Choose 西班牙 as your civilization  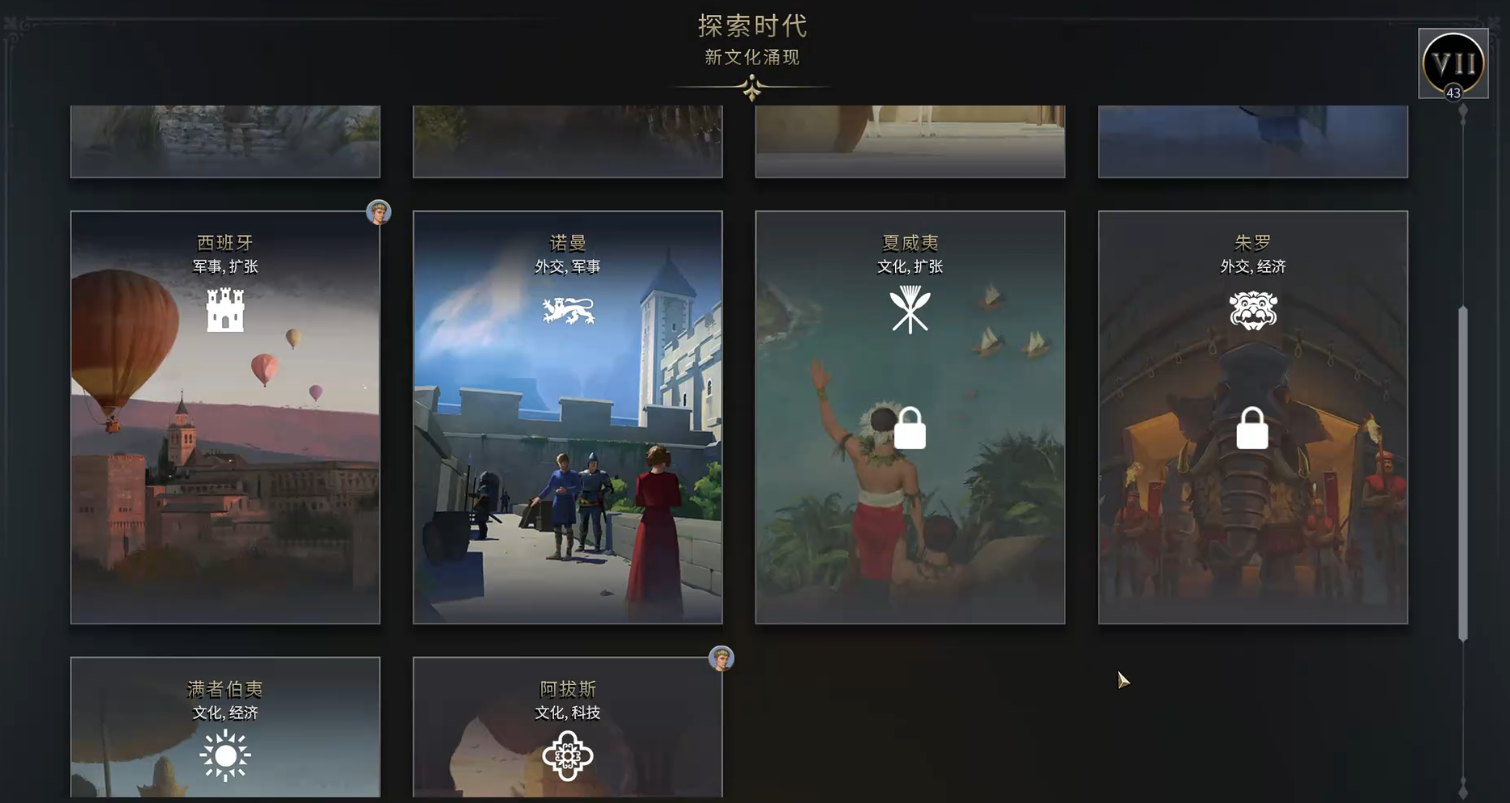click(225, 415)
